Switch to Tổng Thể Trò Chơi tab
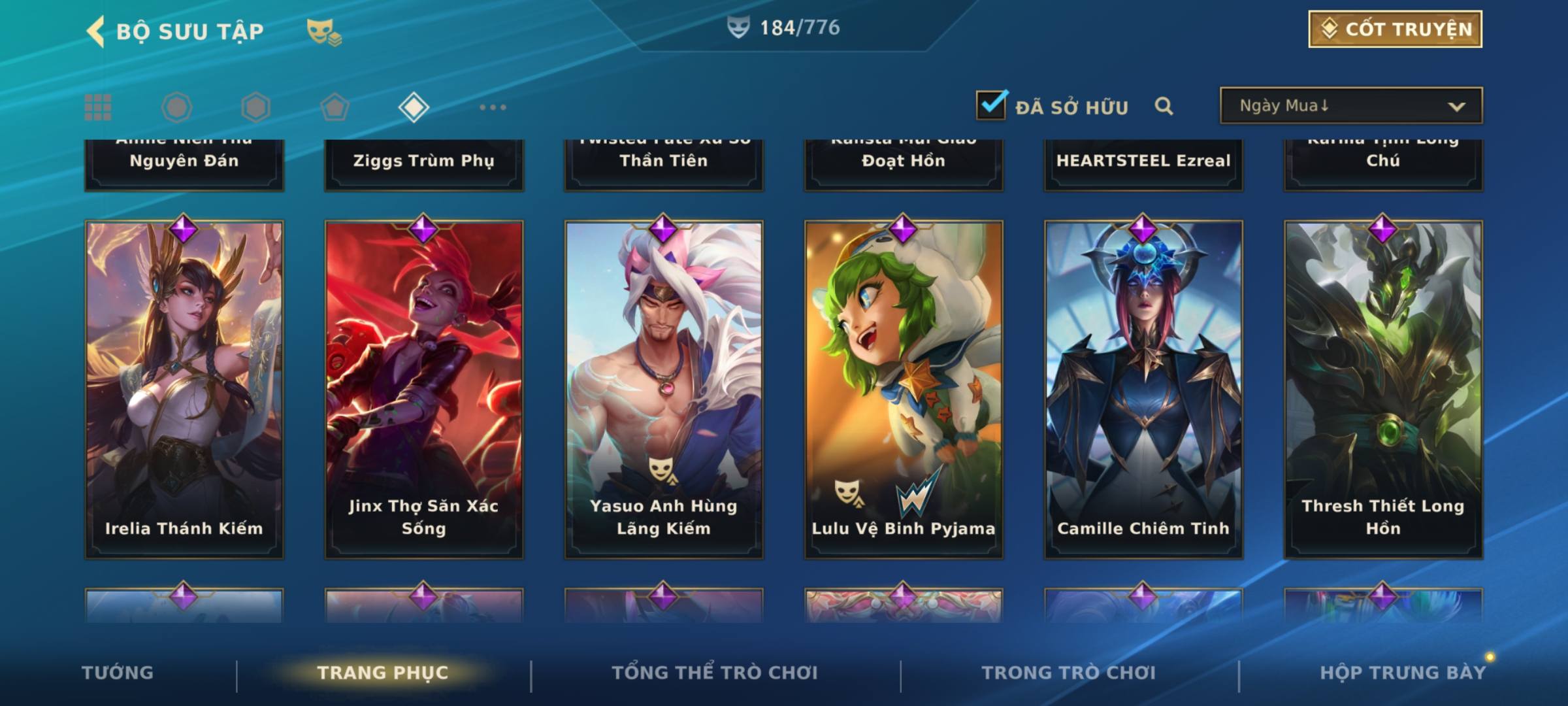Screen dimensions: 1568x706 pos(715,673)
